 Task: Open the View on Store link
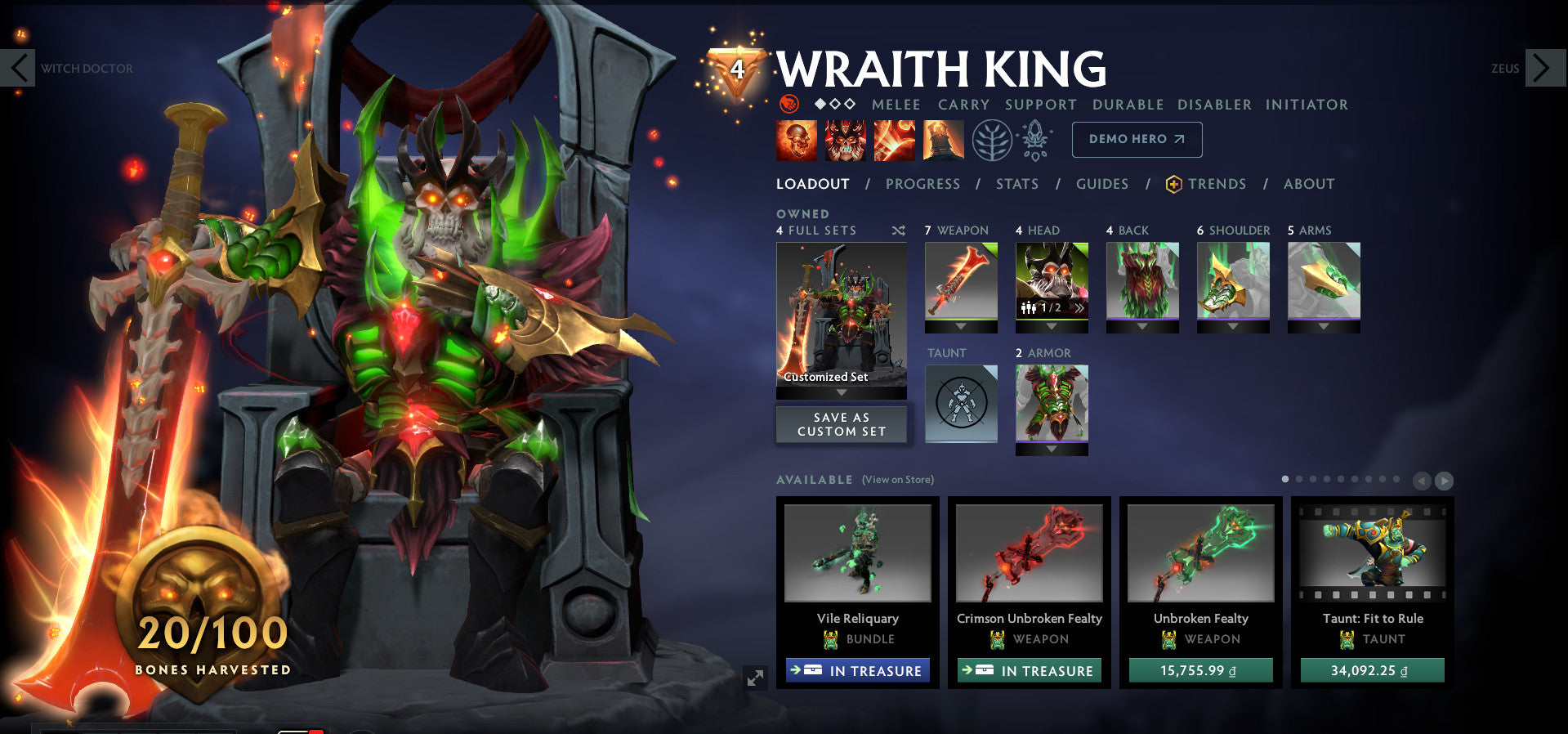[896, 479]
